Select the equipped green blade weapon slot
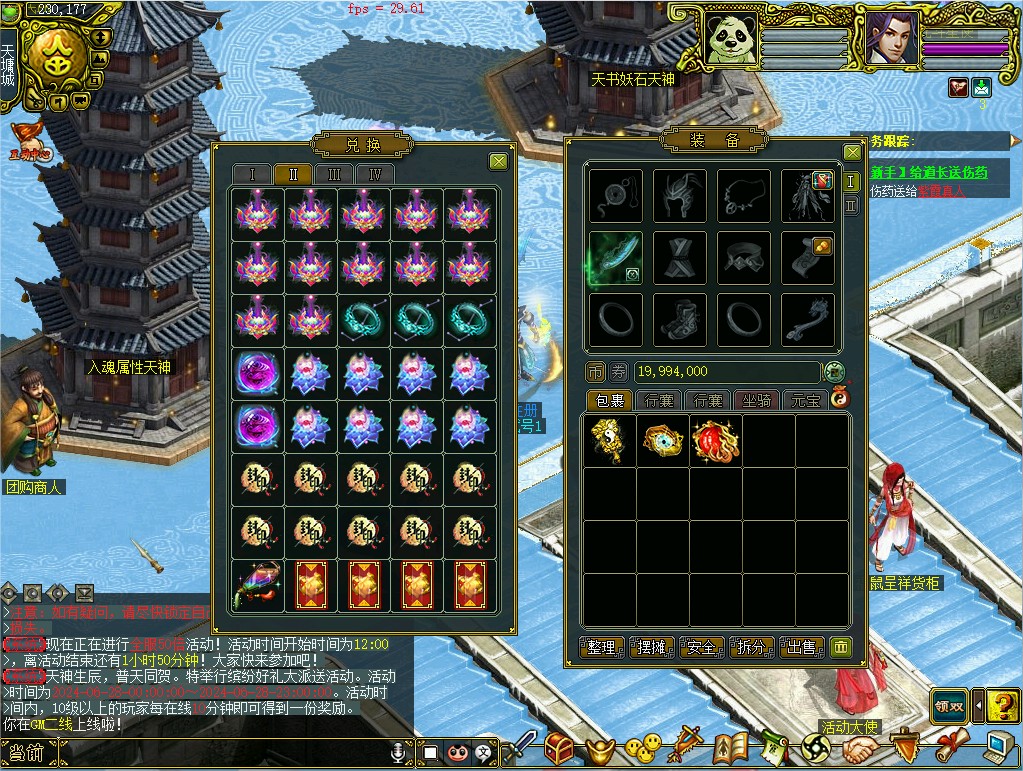Viewport: 1023px width, 771px height. click(616, 258)
